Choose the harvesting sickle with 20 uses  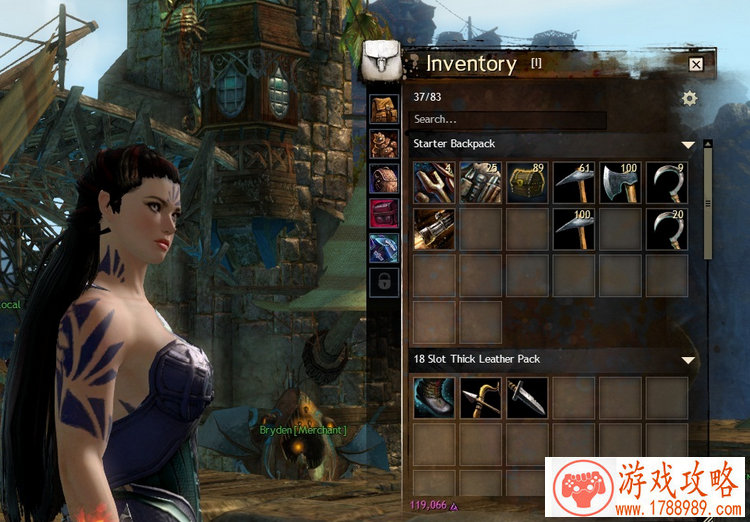[x=667, y=229]
